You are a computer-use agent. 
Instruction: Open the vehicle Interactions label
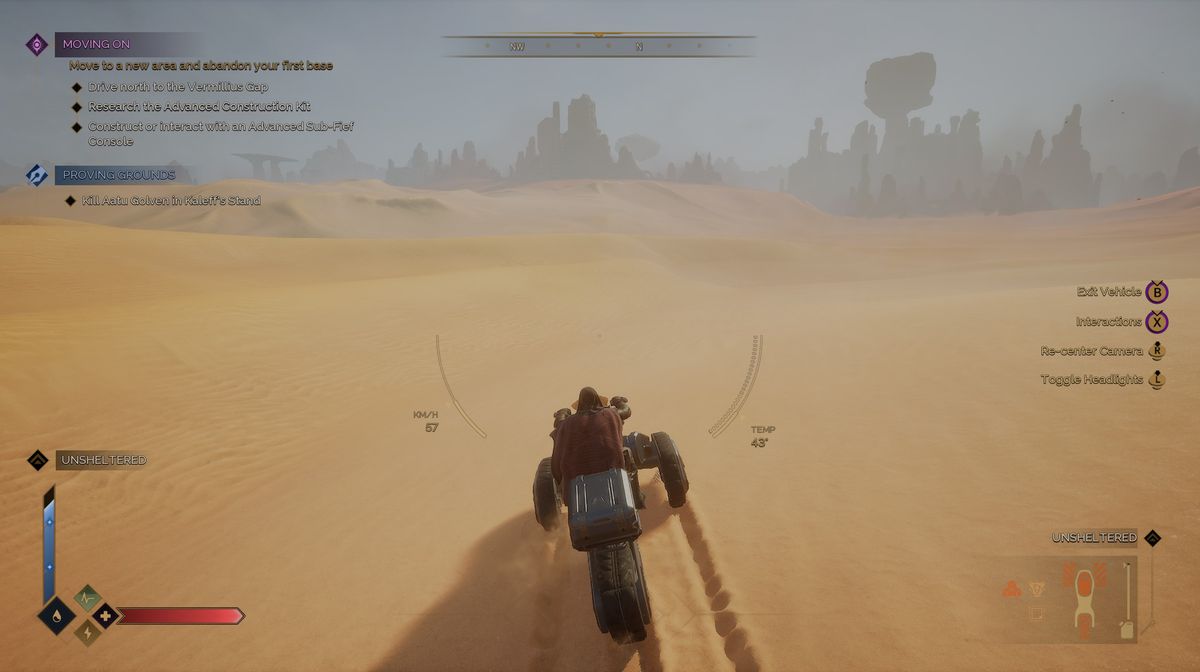(x=1108, y=322)
